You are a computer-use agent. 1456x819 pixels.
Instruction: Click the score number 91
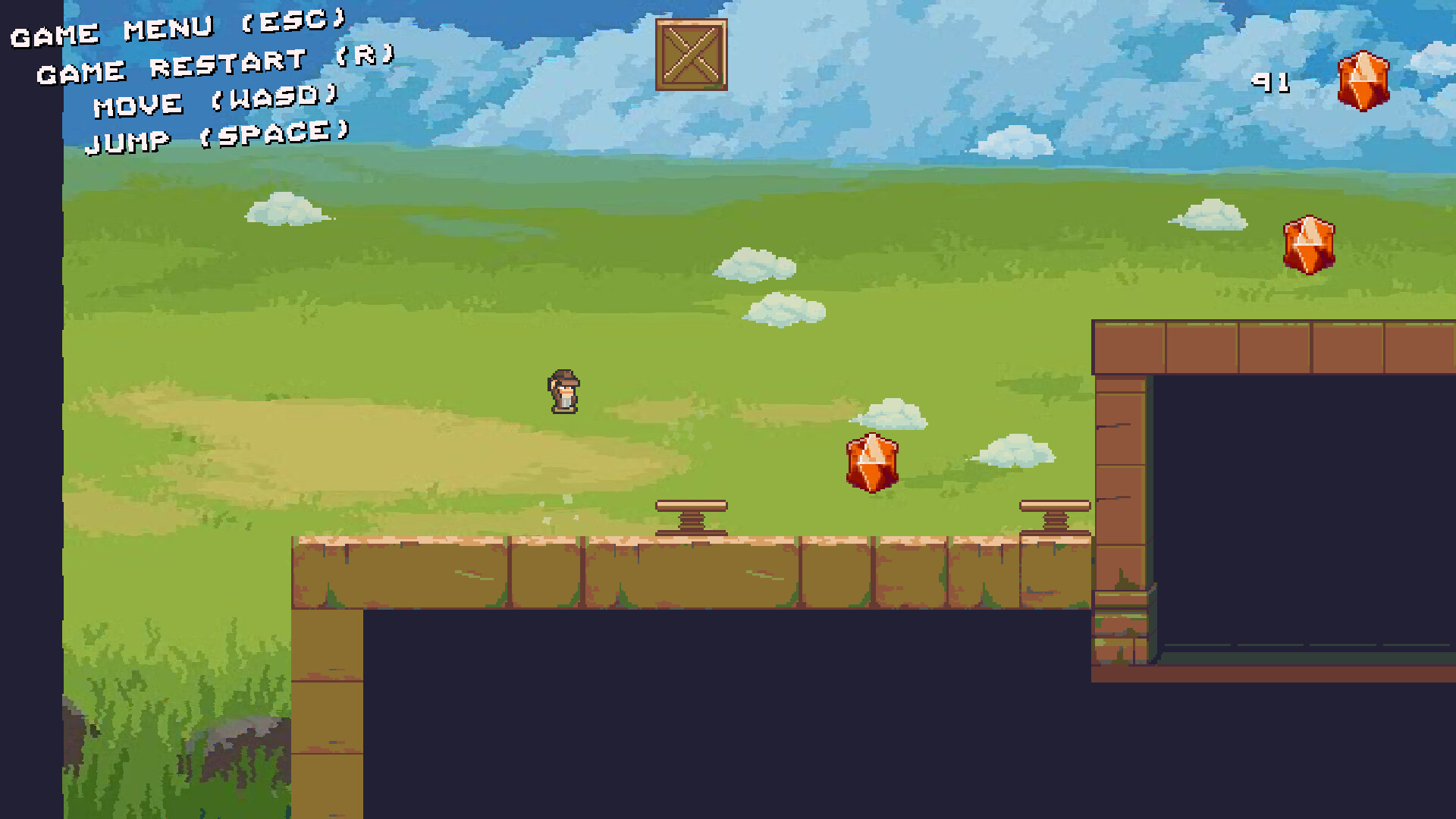(x=1271, y=83)
